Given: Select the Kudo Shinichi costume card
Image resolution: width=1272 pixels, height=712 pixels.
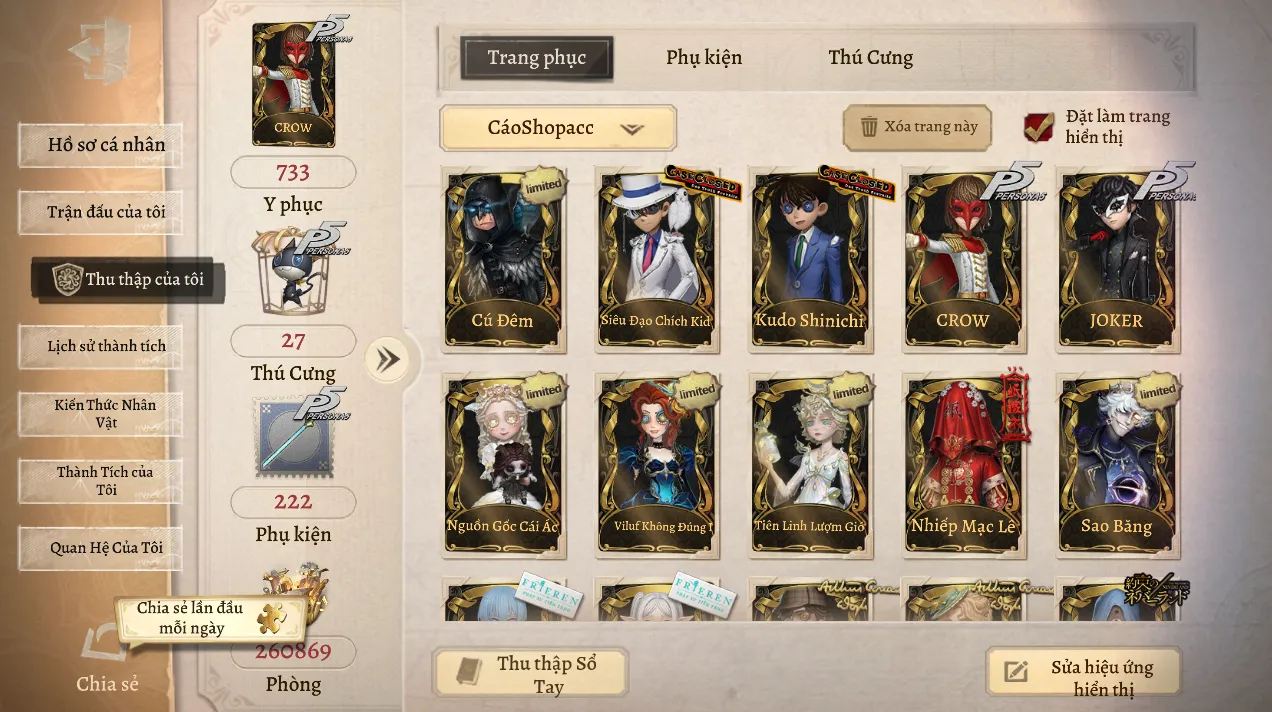Looking at the screenshot, I should click(x=809, y=260).
